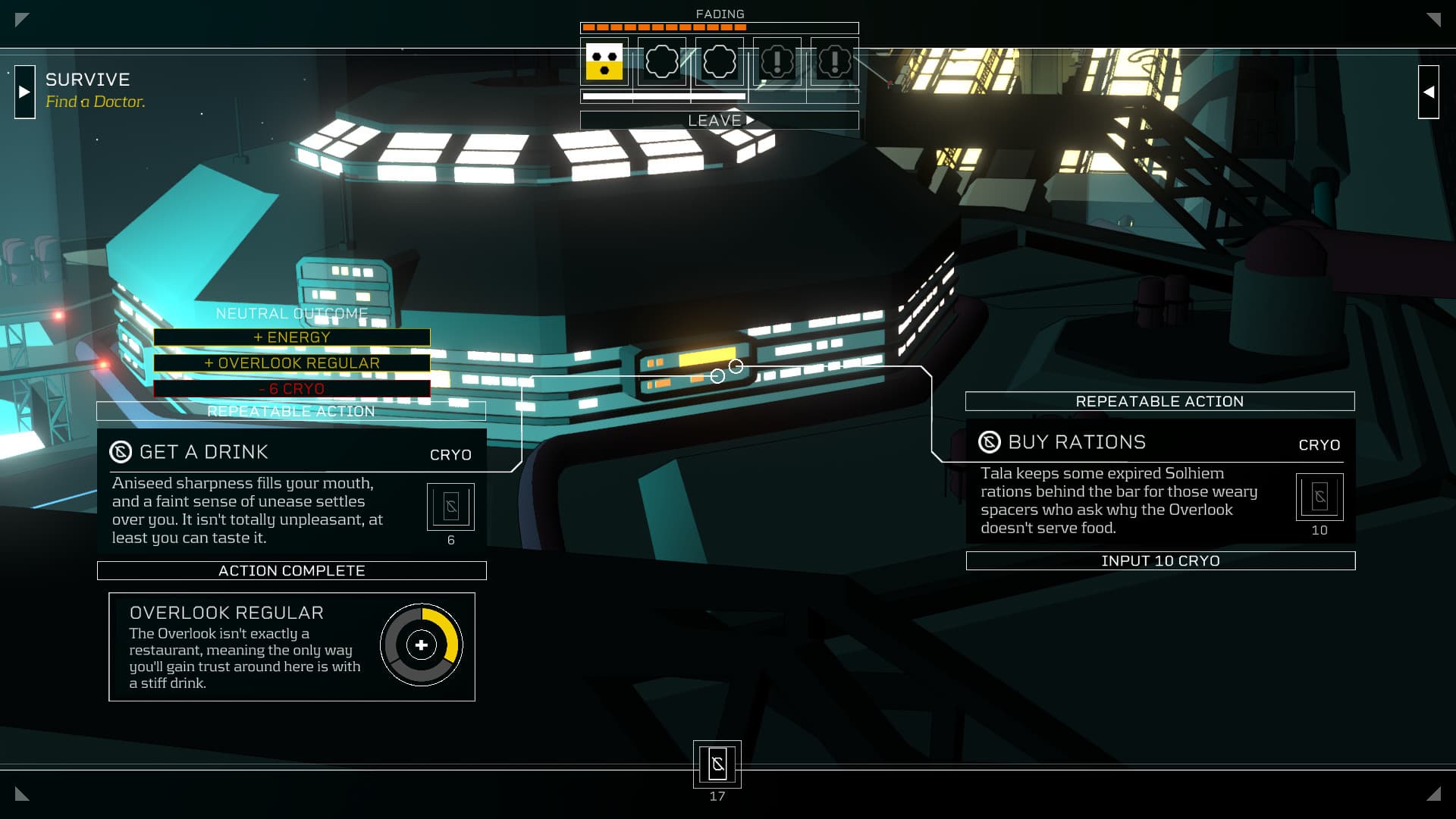
Task: Open the FADING status tab
Action: (719, 14)
